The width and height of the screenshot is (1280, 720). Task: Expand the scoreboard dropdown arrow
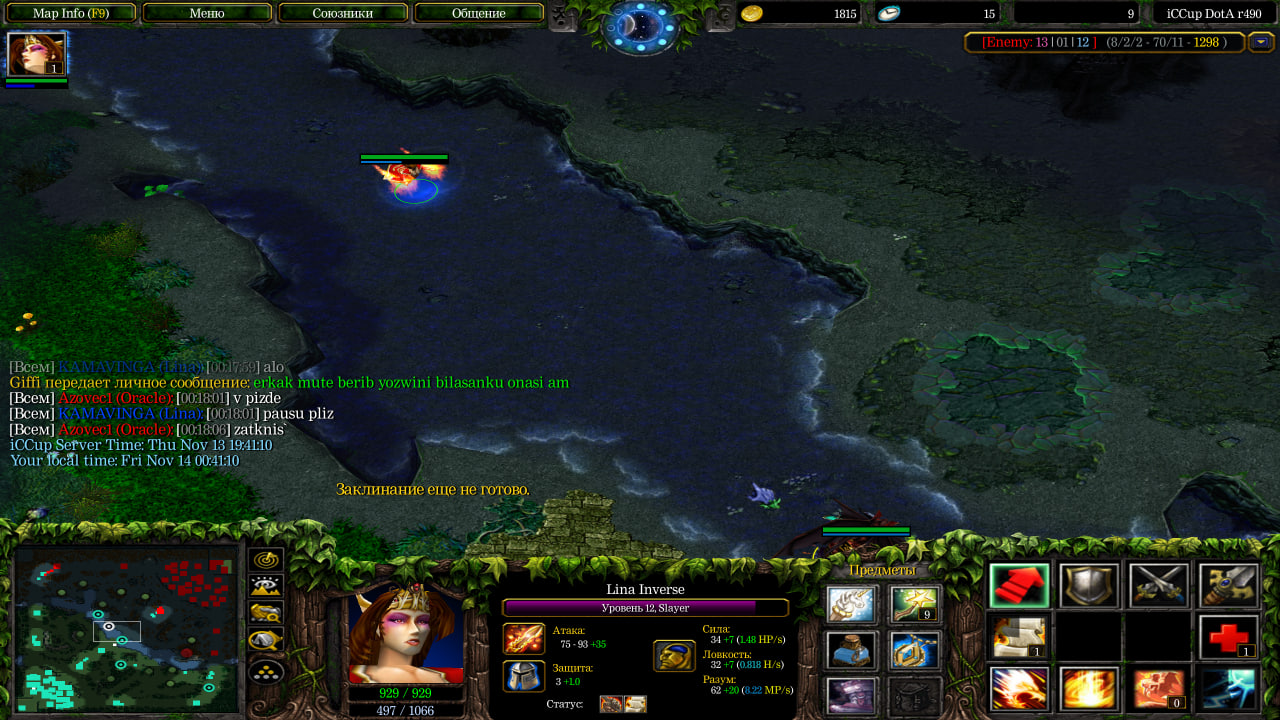coord(1260,42)
